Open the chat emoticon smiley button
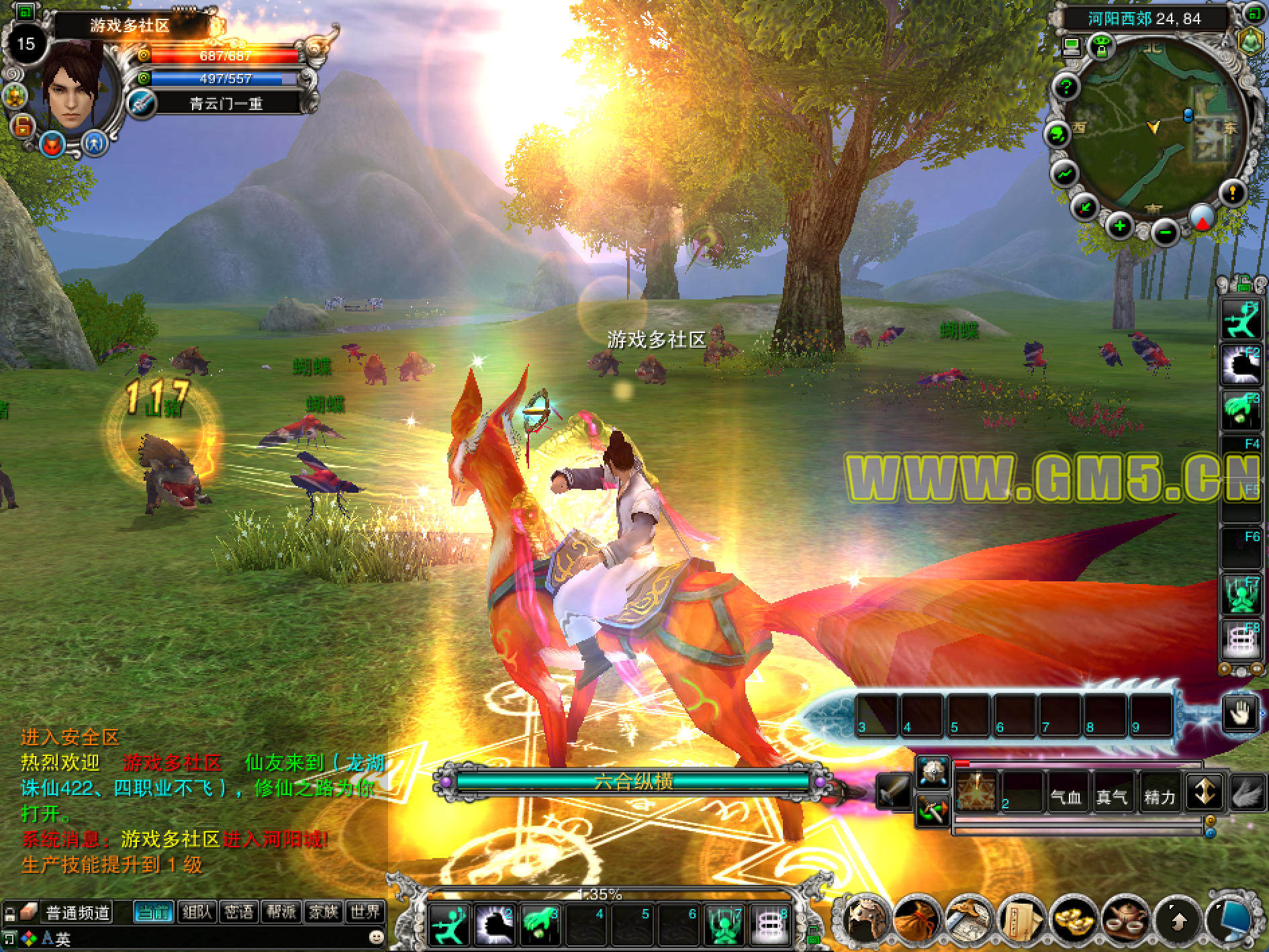Viewport: 1269px width, 952px height. [x=377, y=935]
